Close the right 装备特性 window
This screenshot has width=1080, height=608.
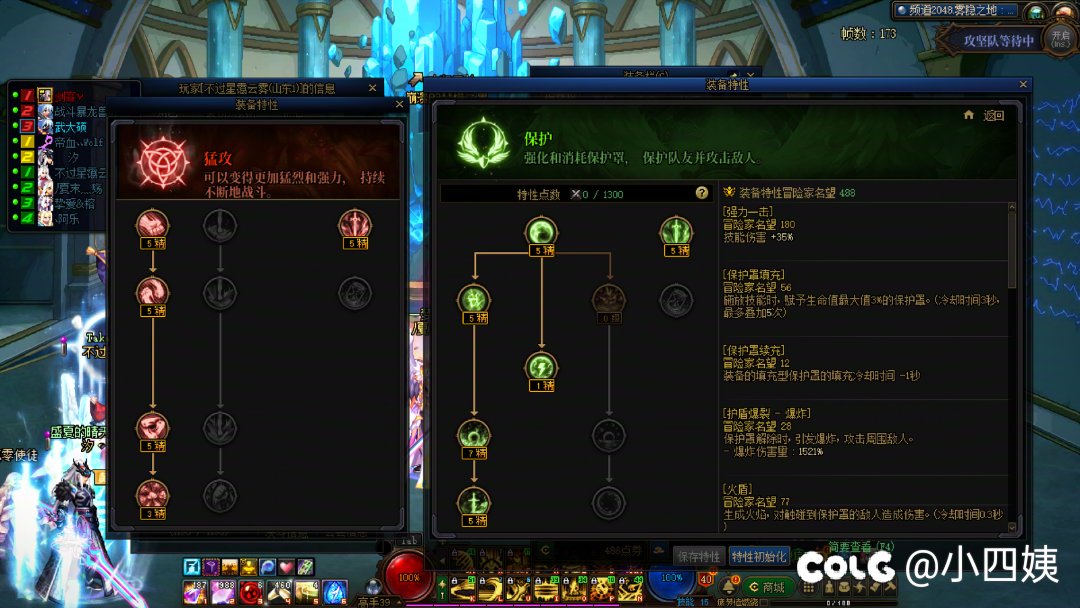pos(1023,86)
